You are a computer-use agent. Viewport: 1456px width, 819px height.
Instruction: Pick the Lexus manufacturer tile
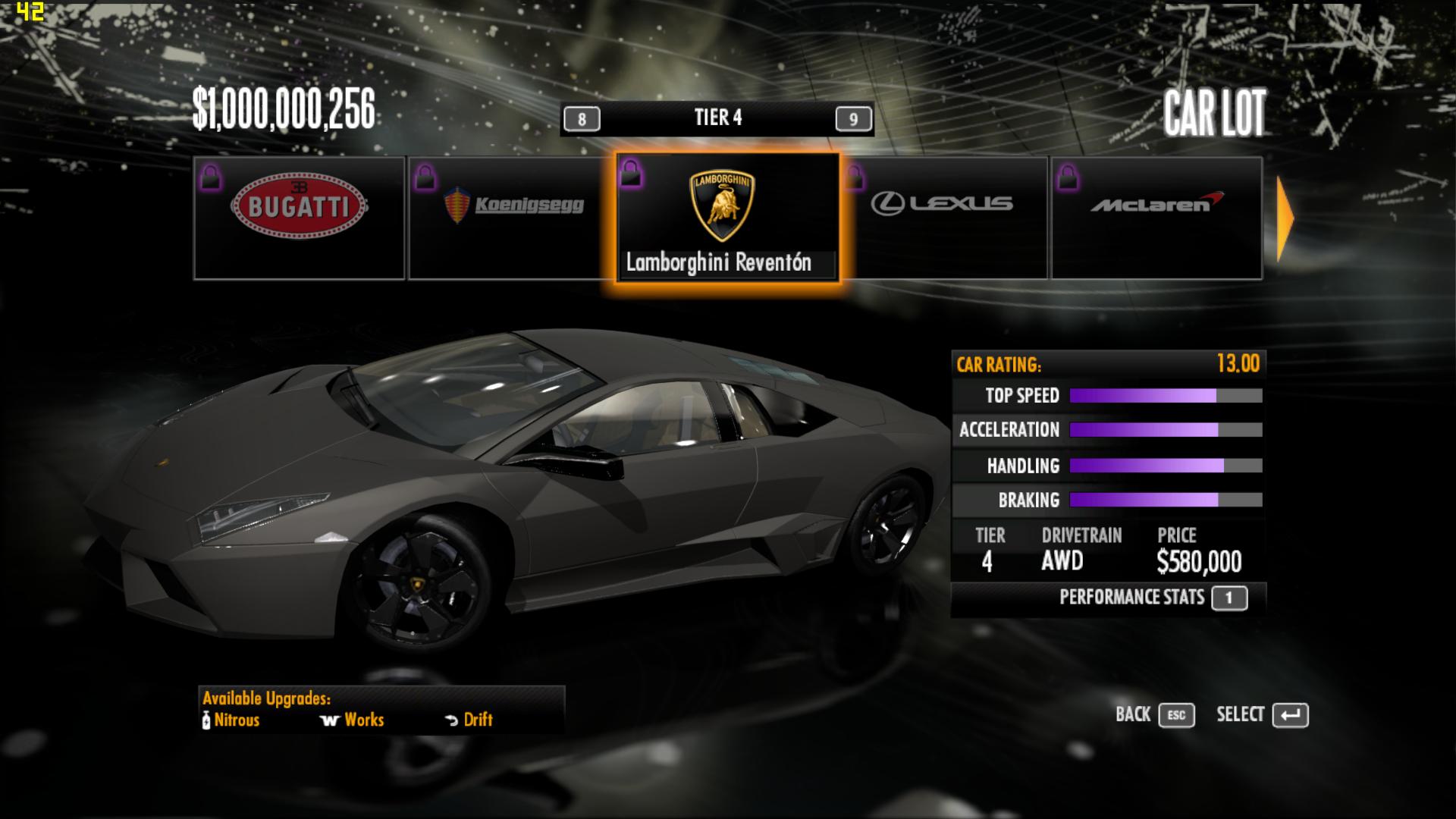[944, 218]
